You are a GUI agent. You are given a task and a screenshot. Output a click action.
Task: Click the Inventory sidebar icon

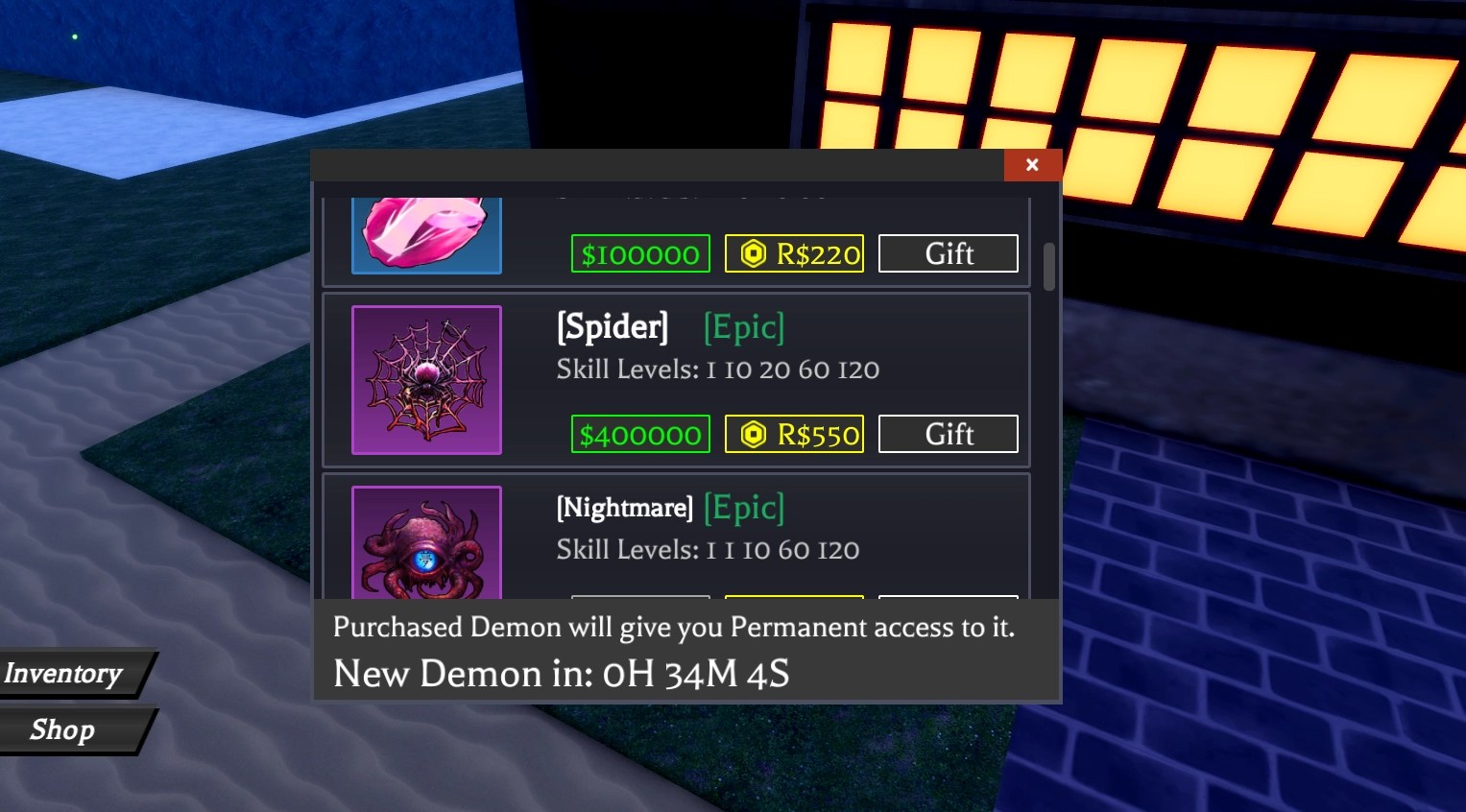click(x=62, y=673)
